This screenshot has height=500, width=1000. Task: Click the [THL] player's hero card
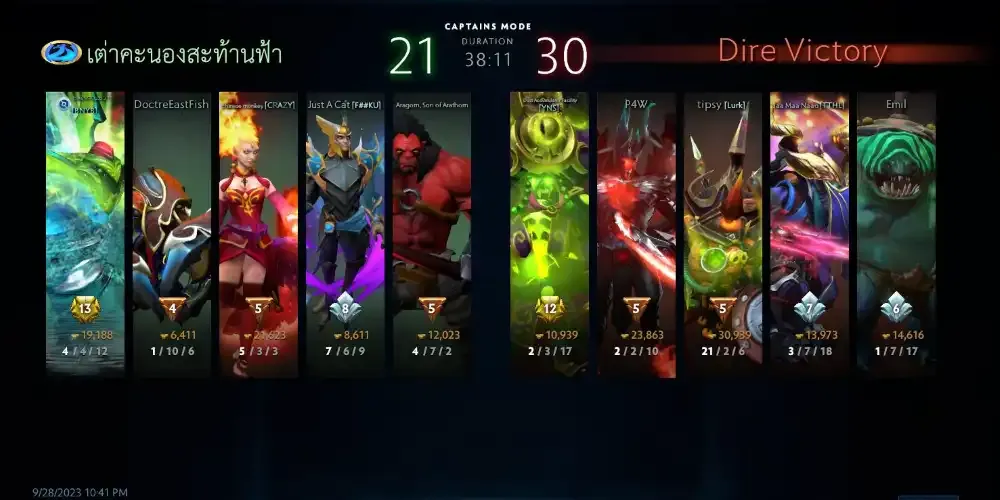pos(808,230)
